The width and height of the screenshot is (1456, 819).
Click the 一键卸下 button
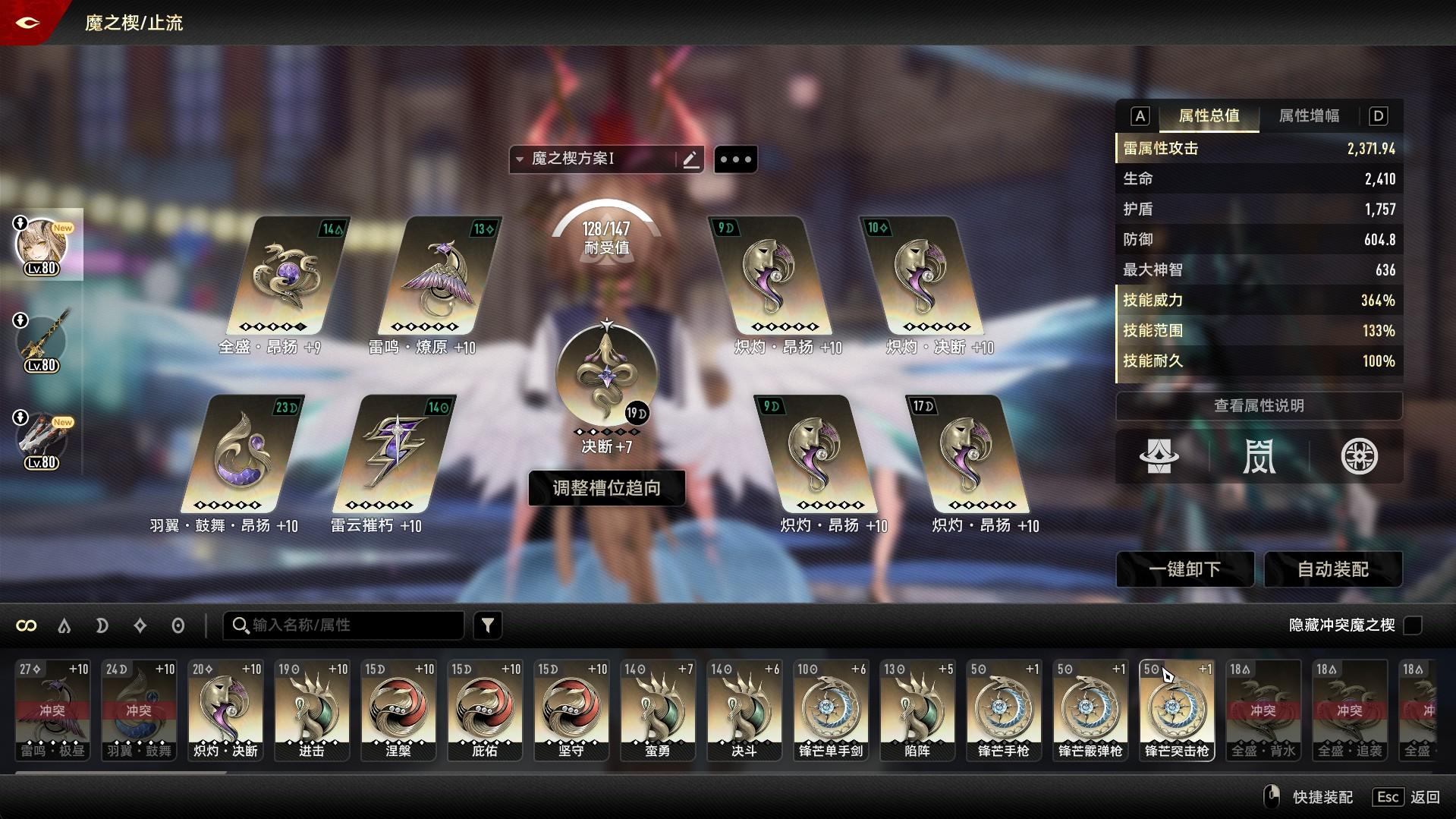(x=1184, y=569)
